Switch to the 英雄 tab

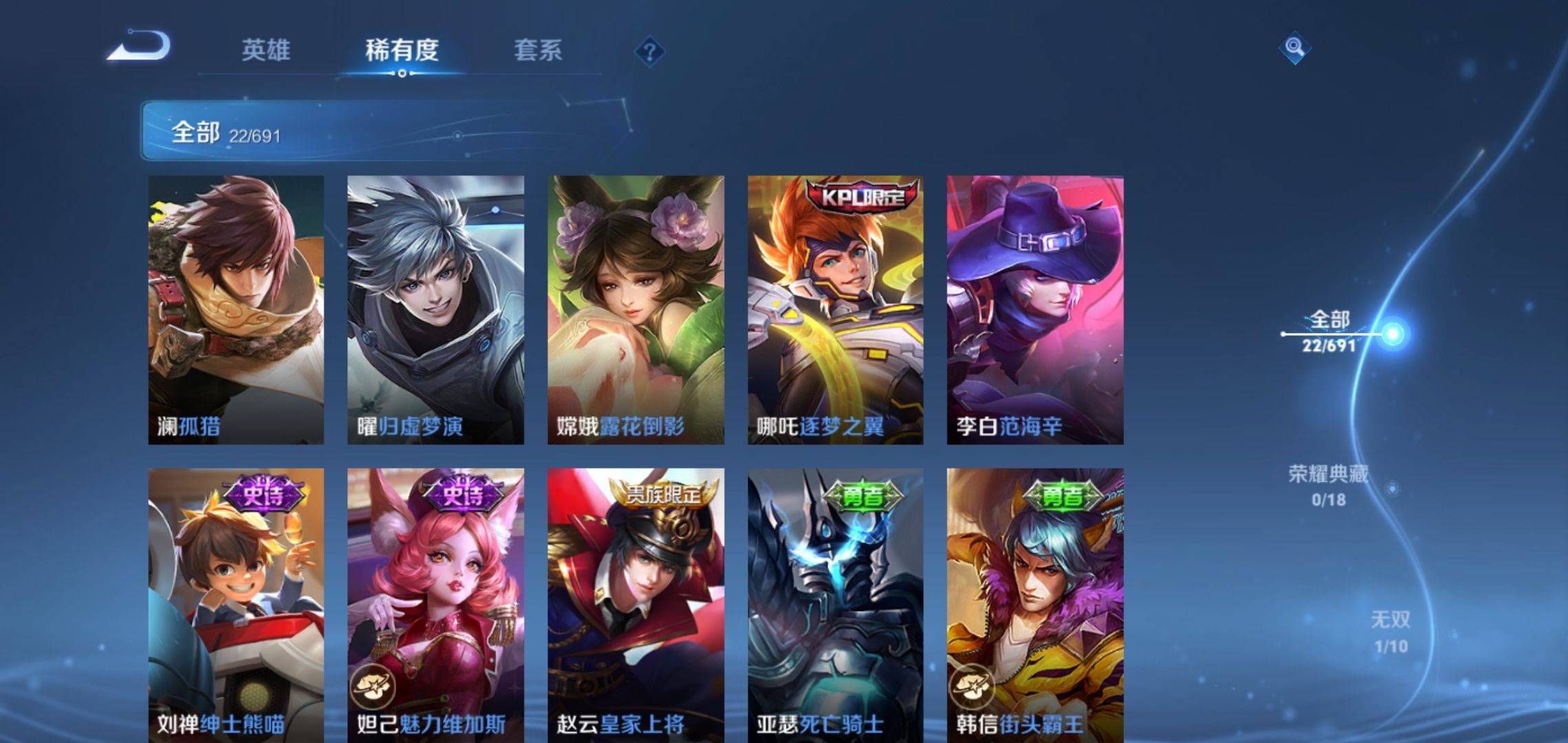[265, 50]
